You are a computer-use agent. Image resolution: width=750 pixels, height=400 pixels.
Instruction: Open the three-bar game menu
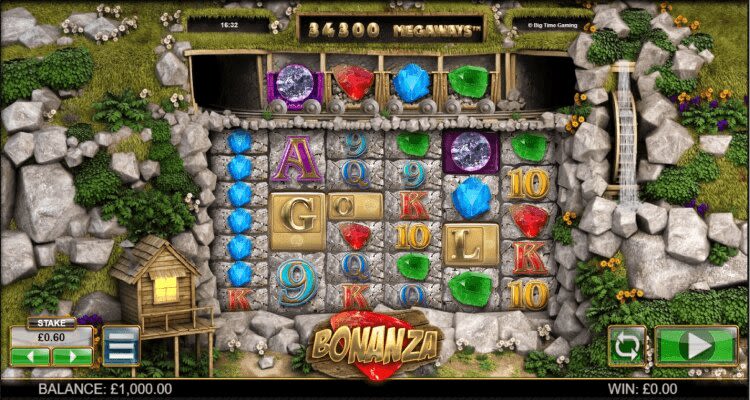tap(121, 346)
